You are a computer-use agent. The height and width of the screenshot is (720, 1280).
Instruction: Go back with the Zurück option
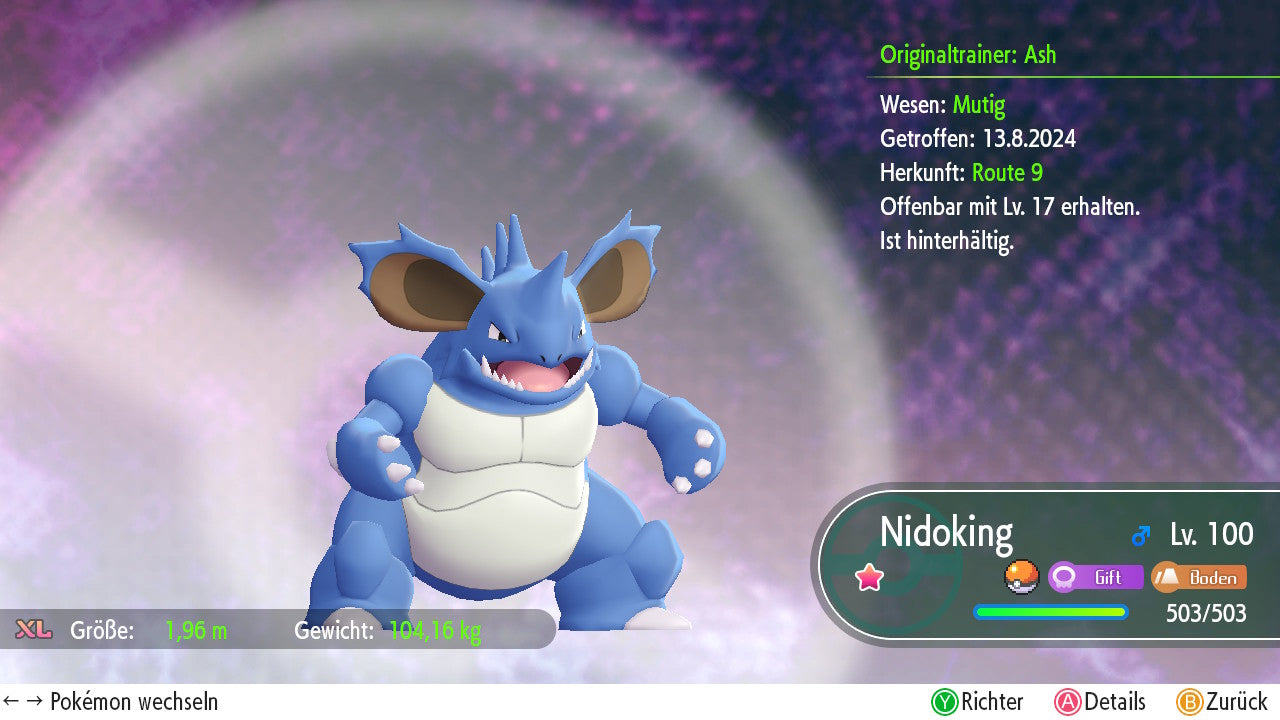coord(1222,702)
